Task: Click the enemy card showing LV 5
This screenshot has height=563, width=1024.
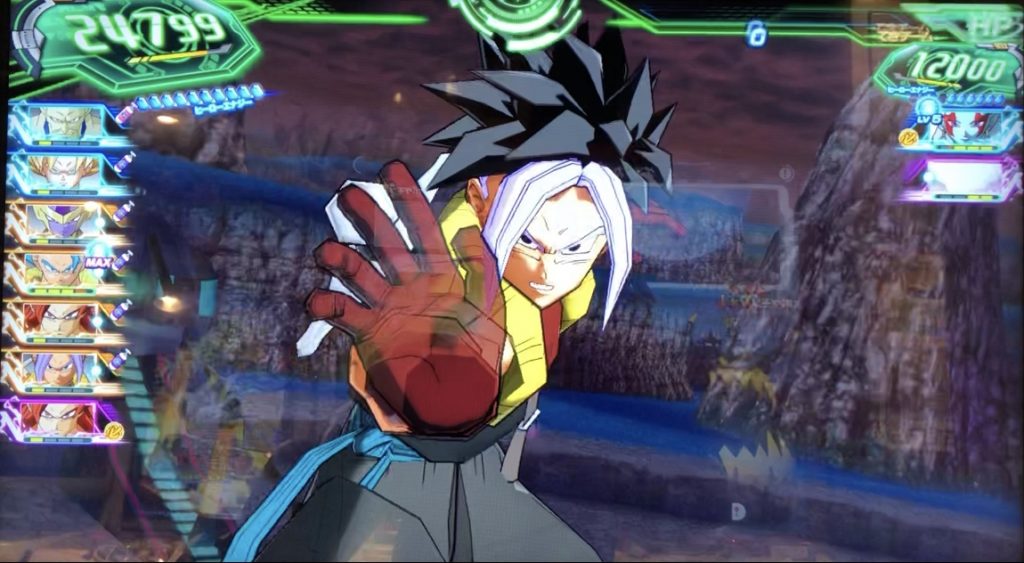Action: tap(958, 131)
